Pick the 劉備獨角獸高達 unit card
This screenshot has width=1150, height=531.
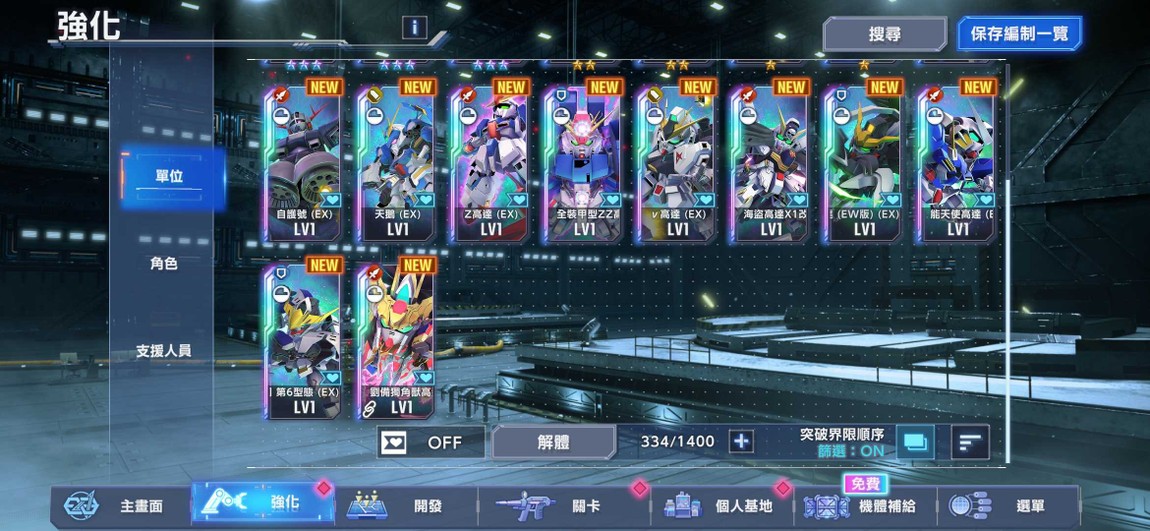(x=397, y=340)
